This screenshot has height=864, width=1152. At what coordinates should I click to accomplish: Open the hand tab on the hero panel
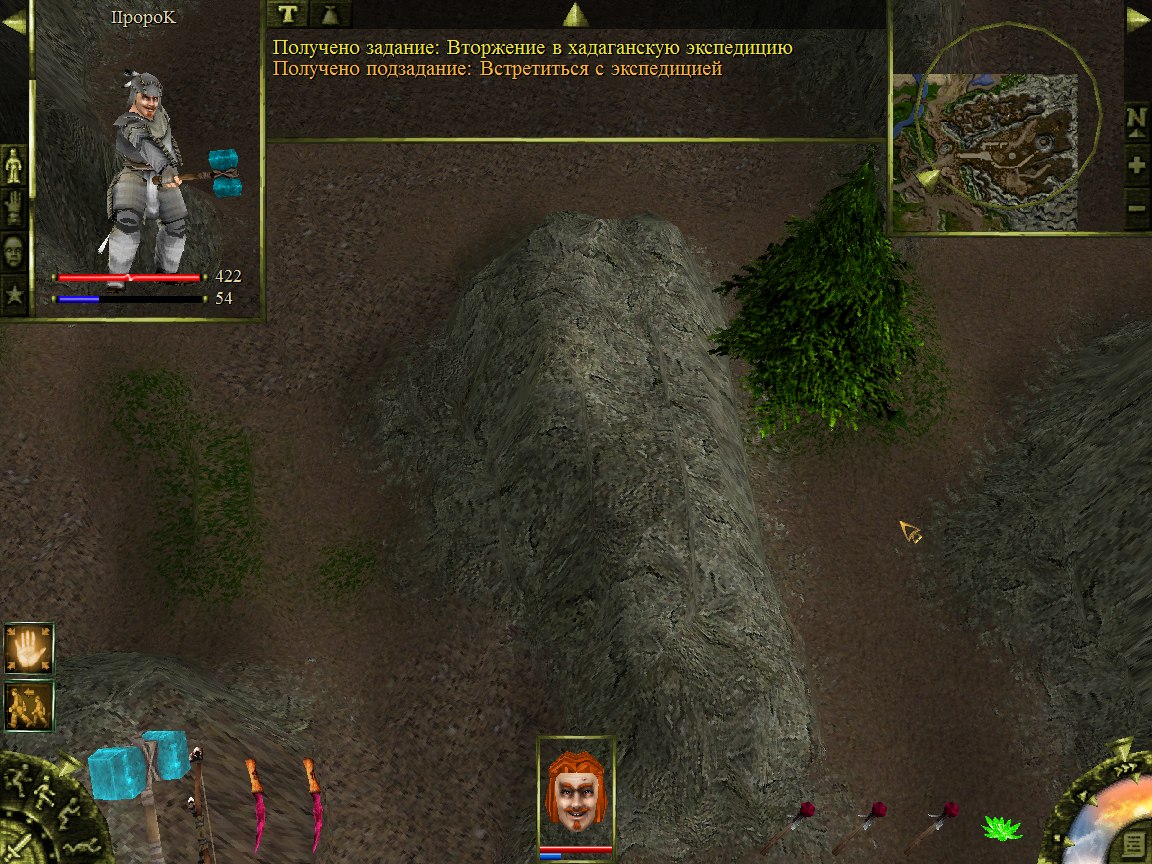pyautogui.click(x=14, y=208)
